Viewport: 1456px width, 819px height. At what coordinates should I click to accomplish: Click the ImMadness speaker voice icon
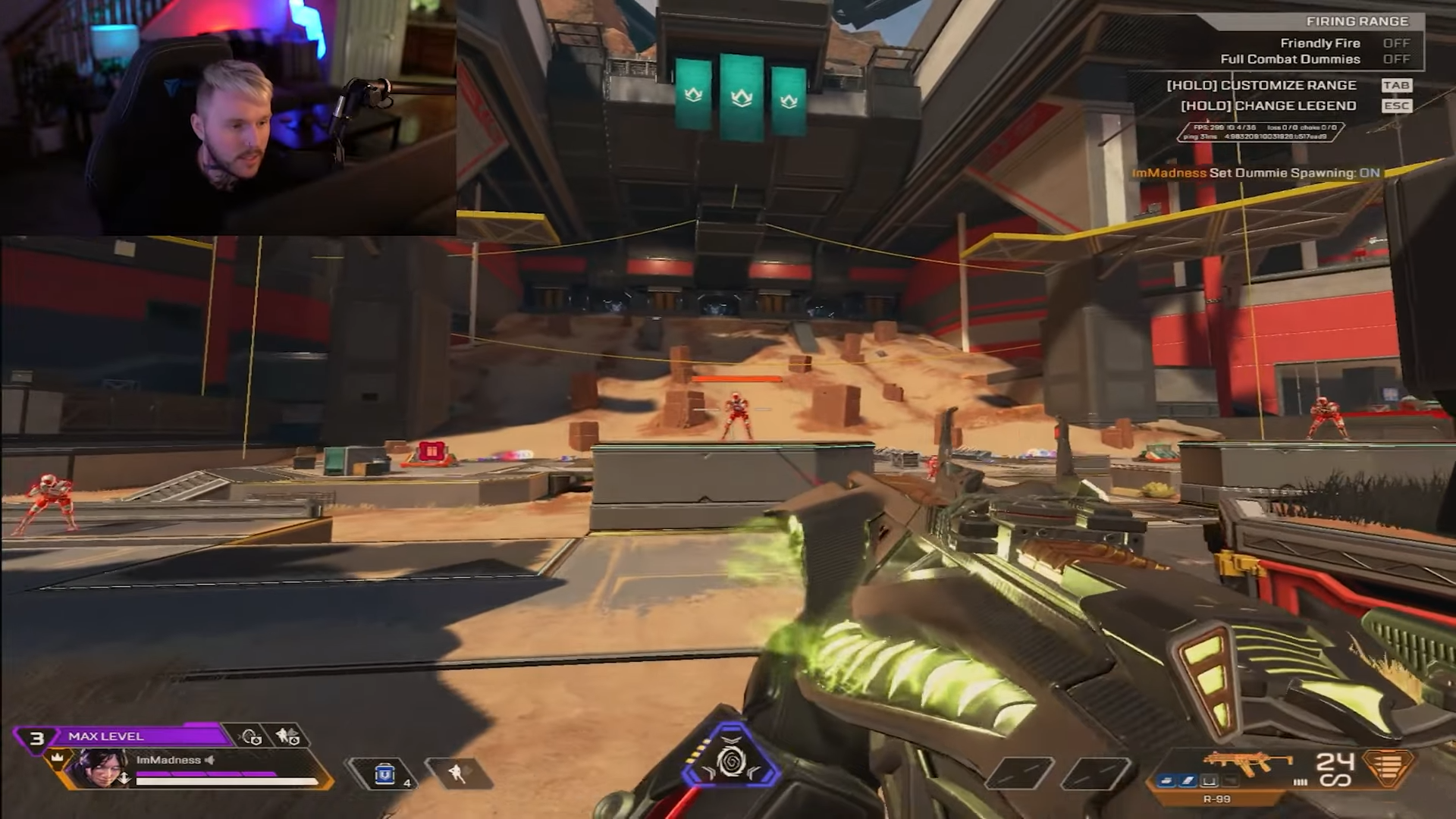[210, 760]
